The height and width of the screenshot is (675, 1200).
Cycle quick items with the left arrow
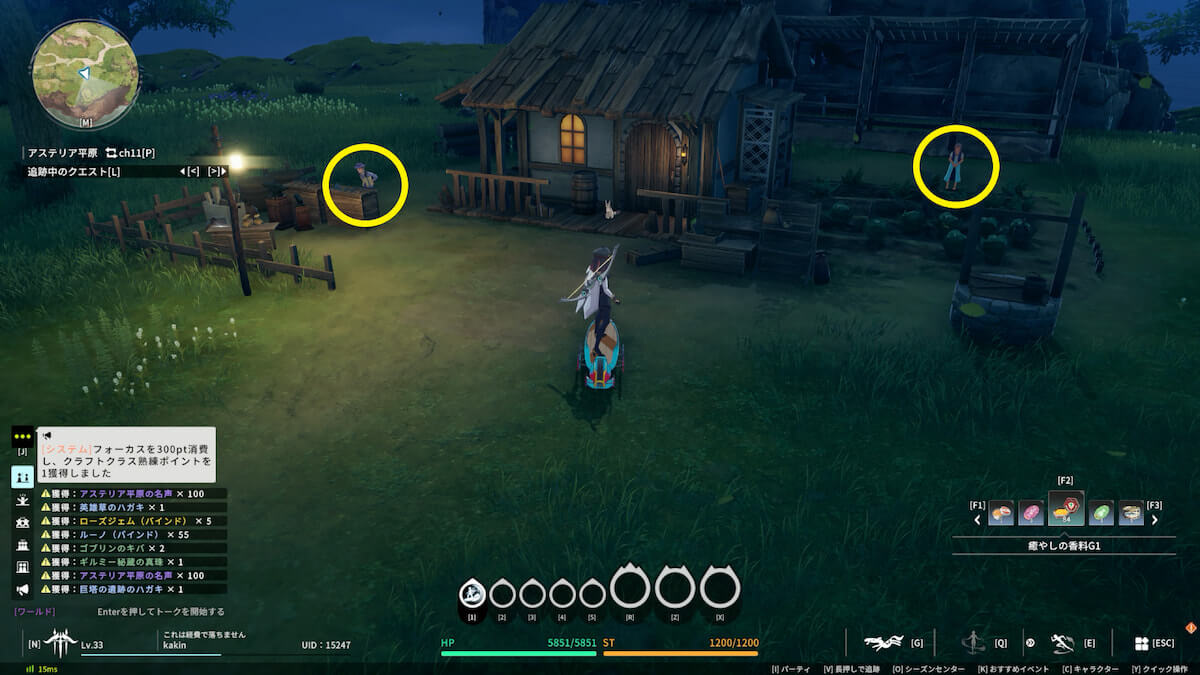(978, 520)
